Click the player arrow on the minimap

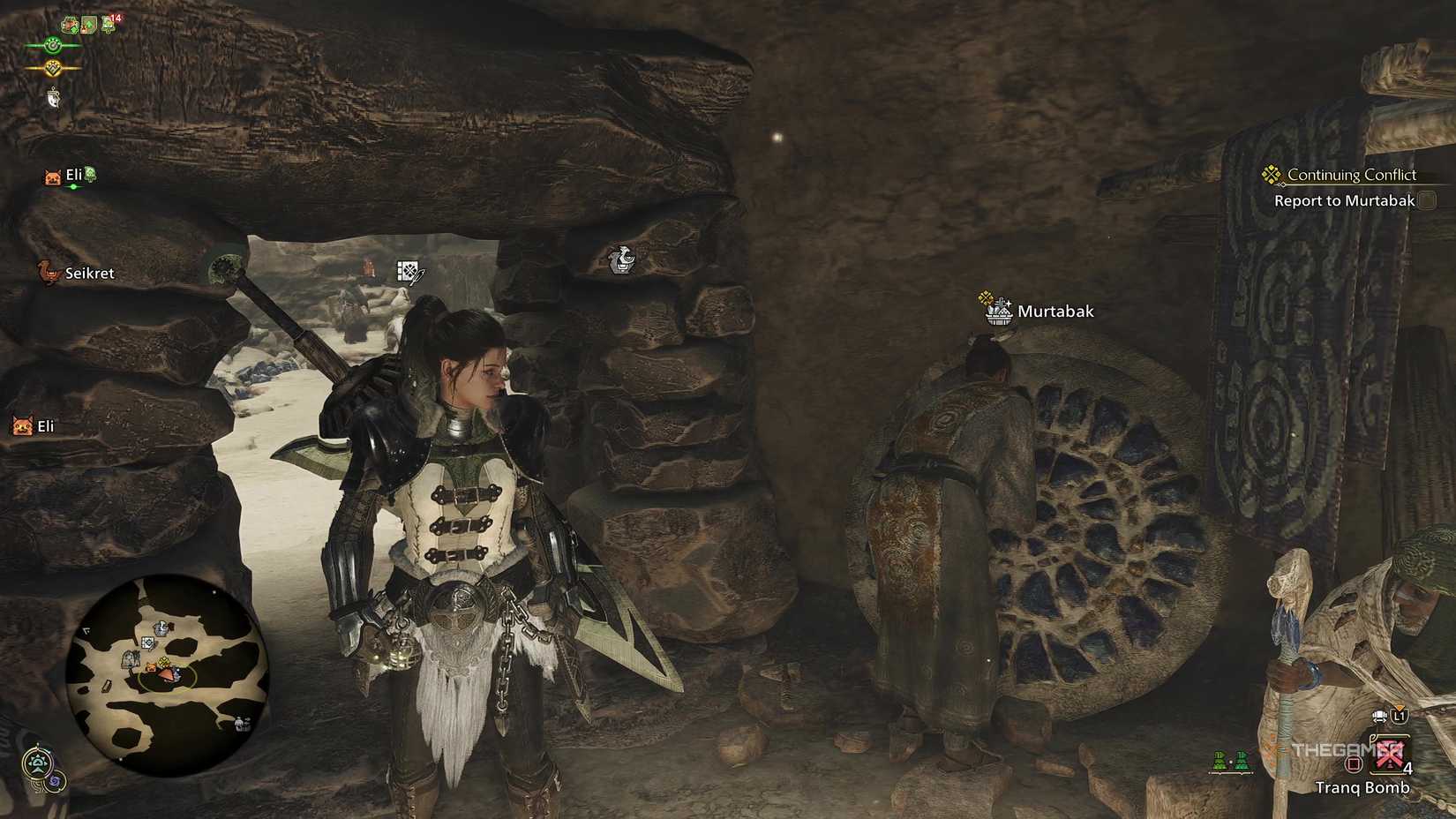click(x=167, y=674)
